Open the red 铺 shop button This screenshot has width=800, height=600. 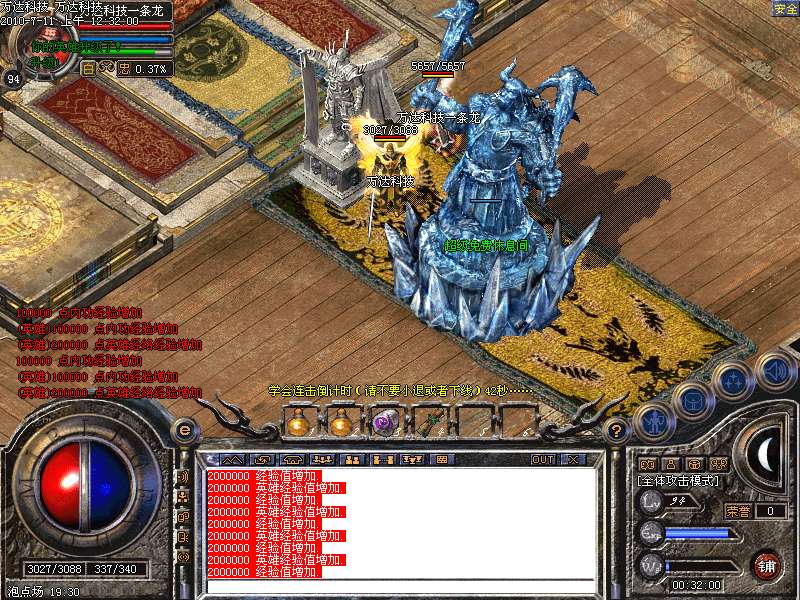pos(766,565)
